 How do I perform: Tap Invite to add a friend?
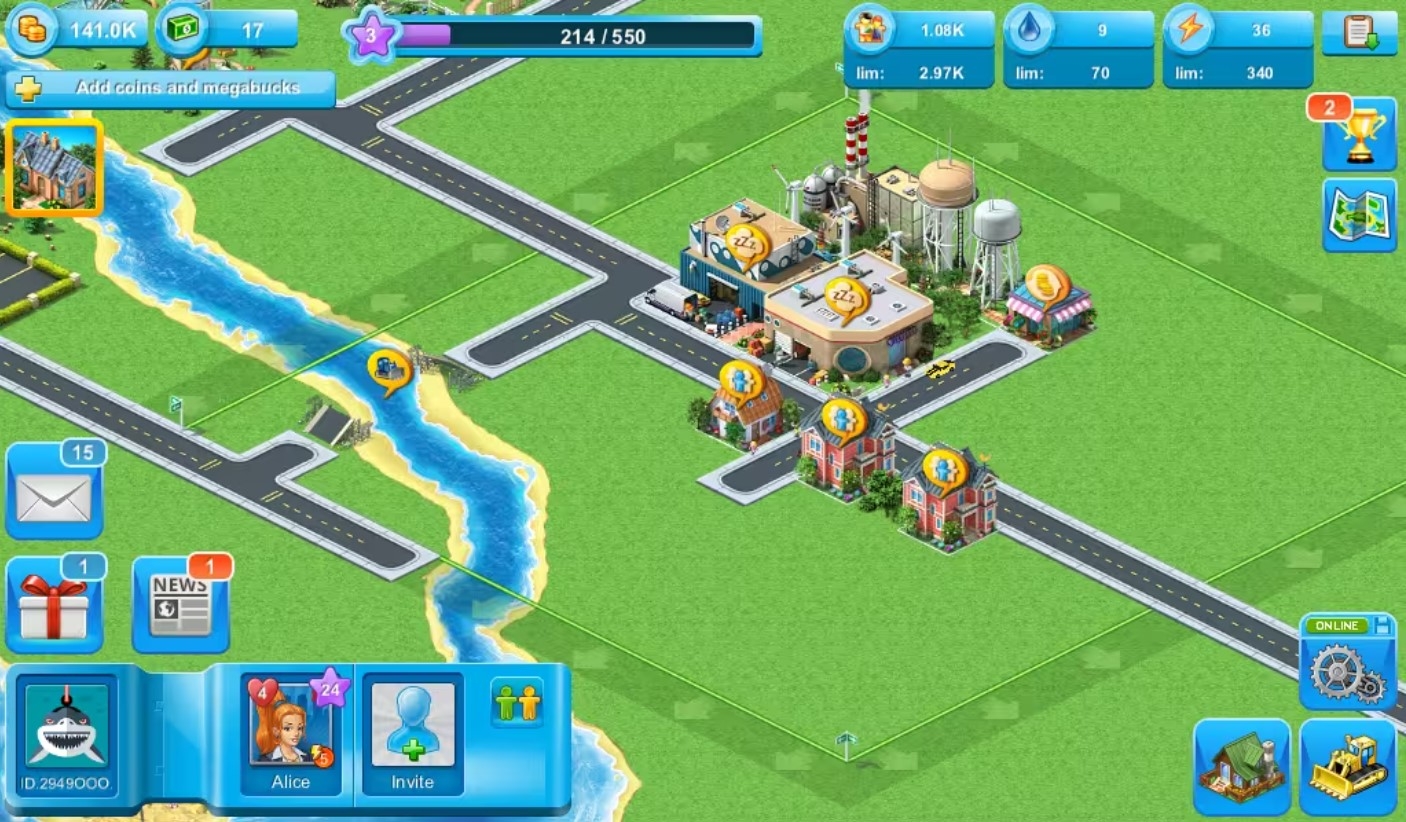(x=411, y=735)
